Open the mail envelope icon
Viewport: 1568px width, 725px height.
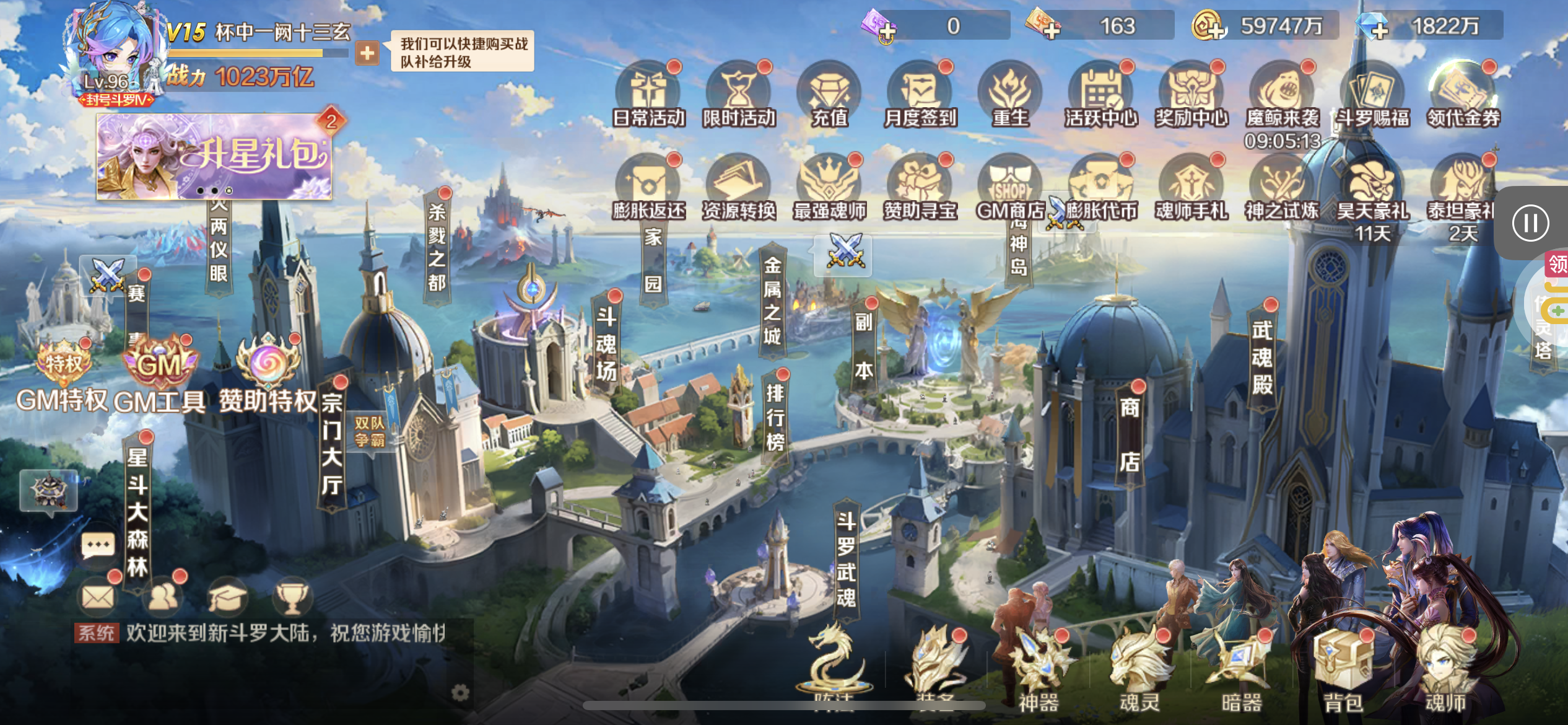point(98,597)
